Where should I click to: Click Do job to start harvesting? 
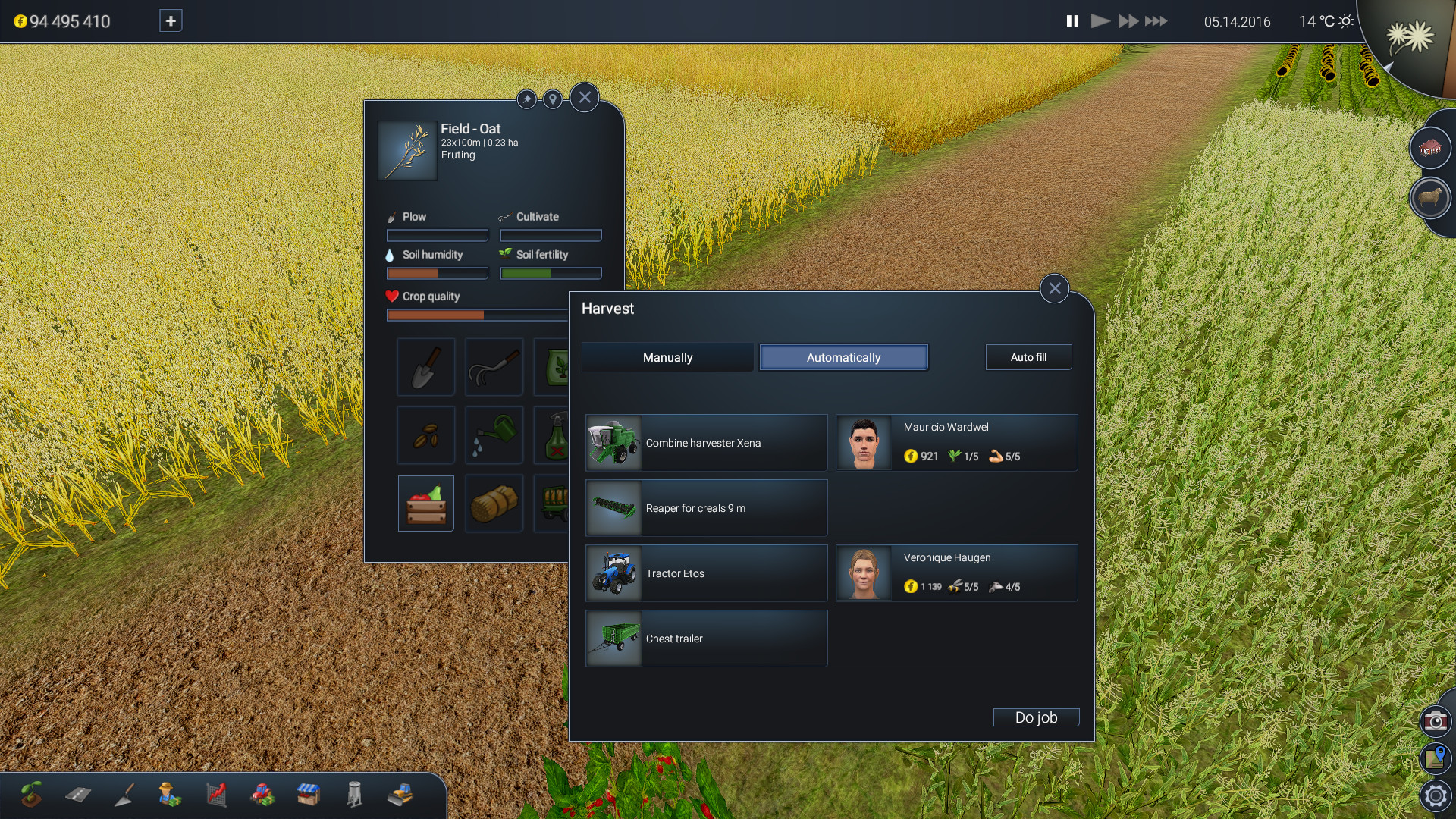pos(1036,717)
